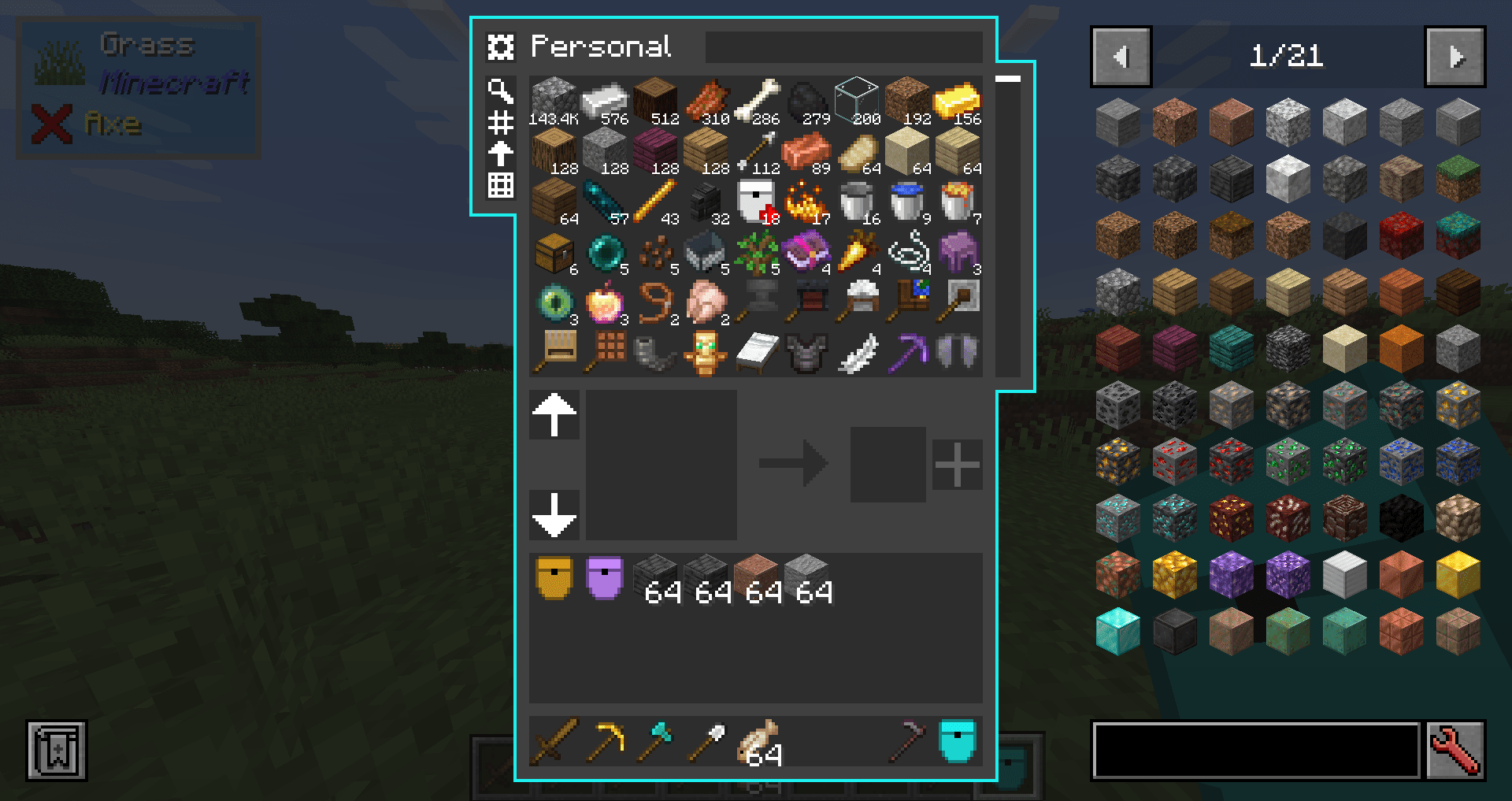Click the plus toggle beside the output slot
The height and width of the screenshot is (801, 1512).
(x=957, y=463)
